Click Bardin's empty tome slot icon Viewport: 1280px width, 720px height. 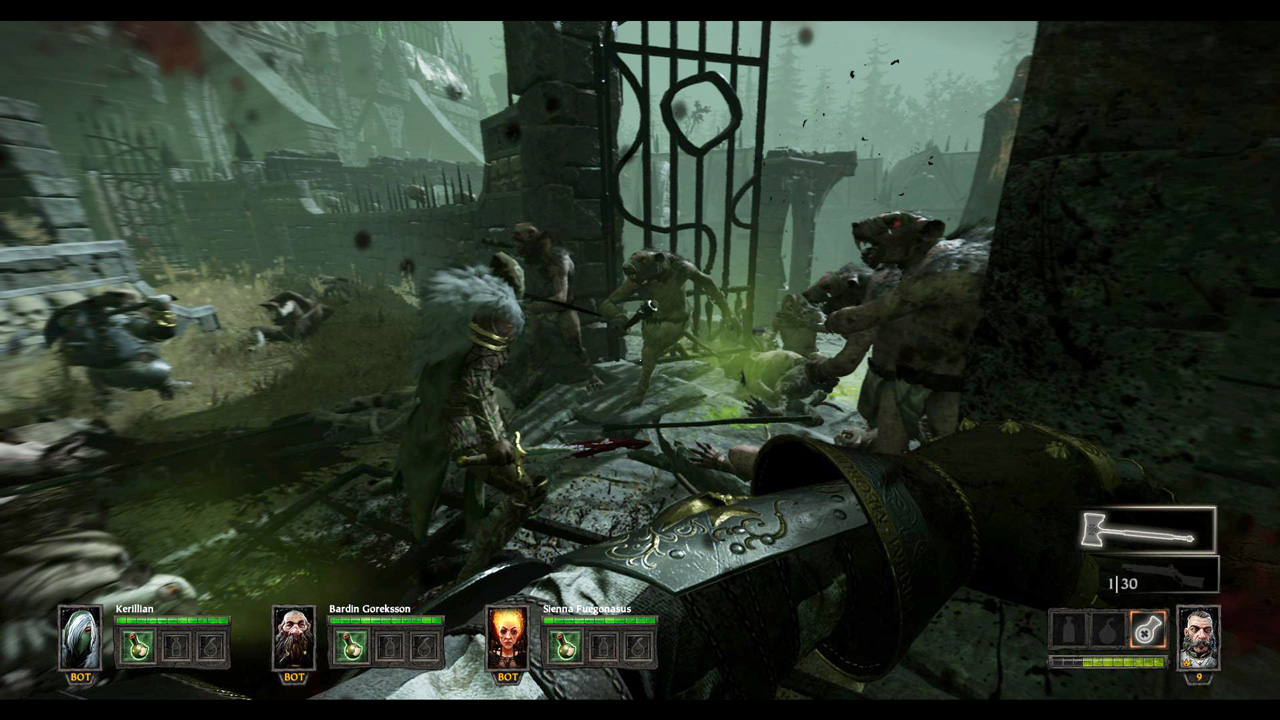point(422,645)
